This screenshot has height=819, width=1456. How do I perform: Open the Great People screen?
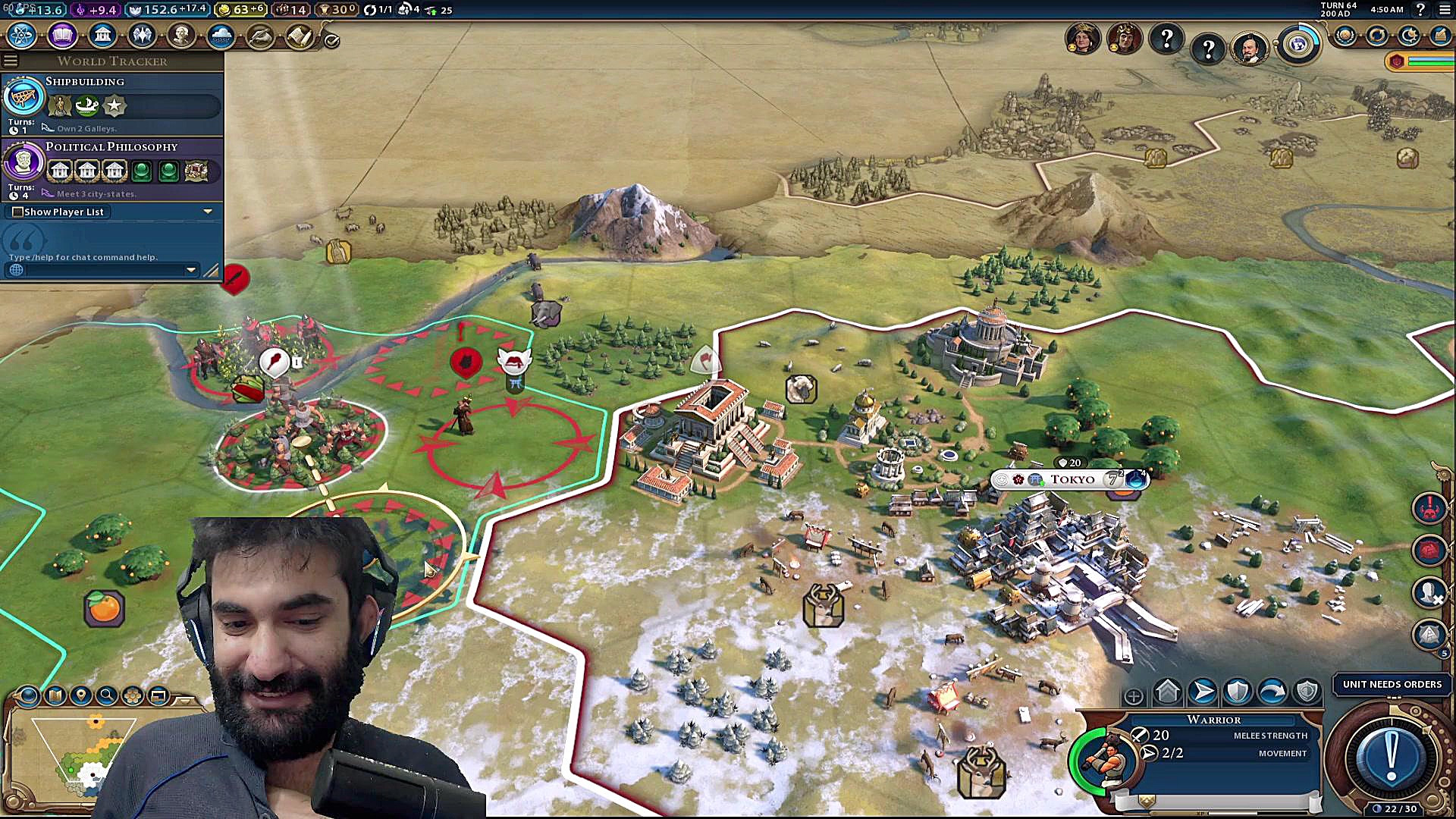click(x=181, y=35)
